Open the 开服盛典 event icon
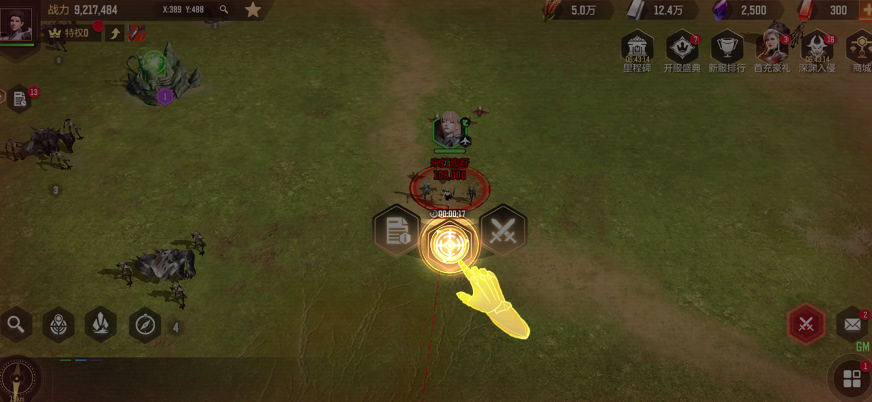This screenshot has width=872, height=402. [x=682, y=49]
